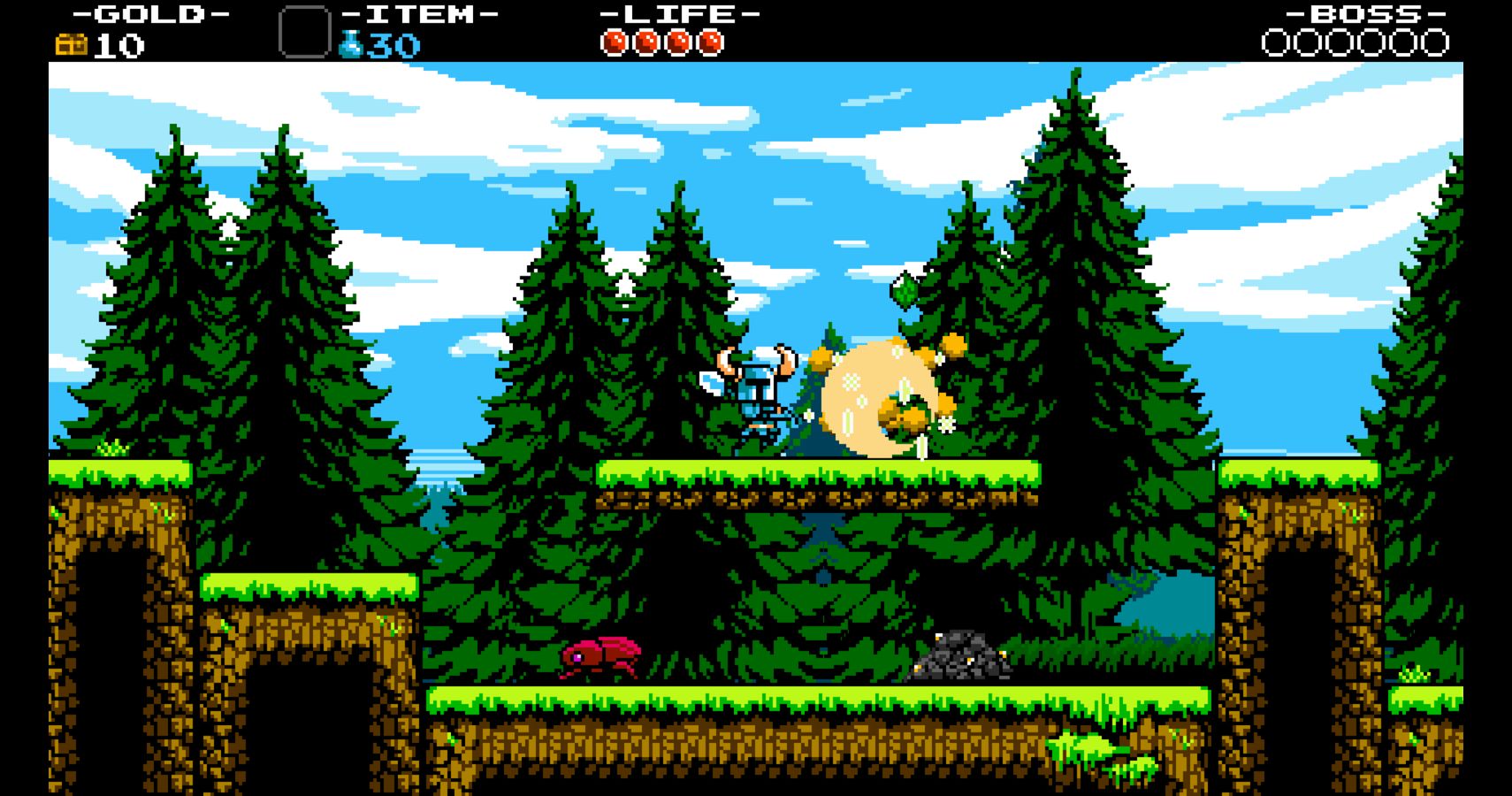Click the gold amount showing 10

pos(120,42)
